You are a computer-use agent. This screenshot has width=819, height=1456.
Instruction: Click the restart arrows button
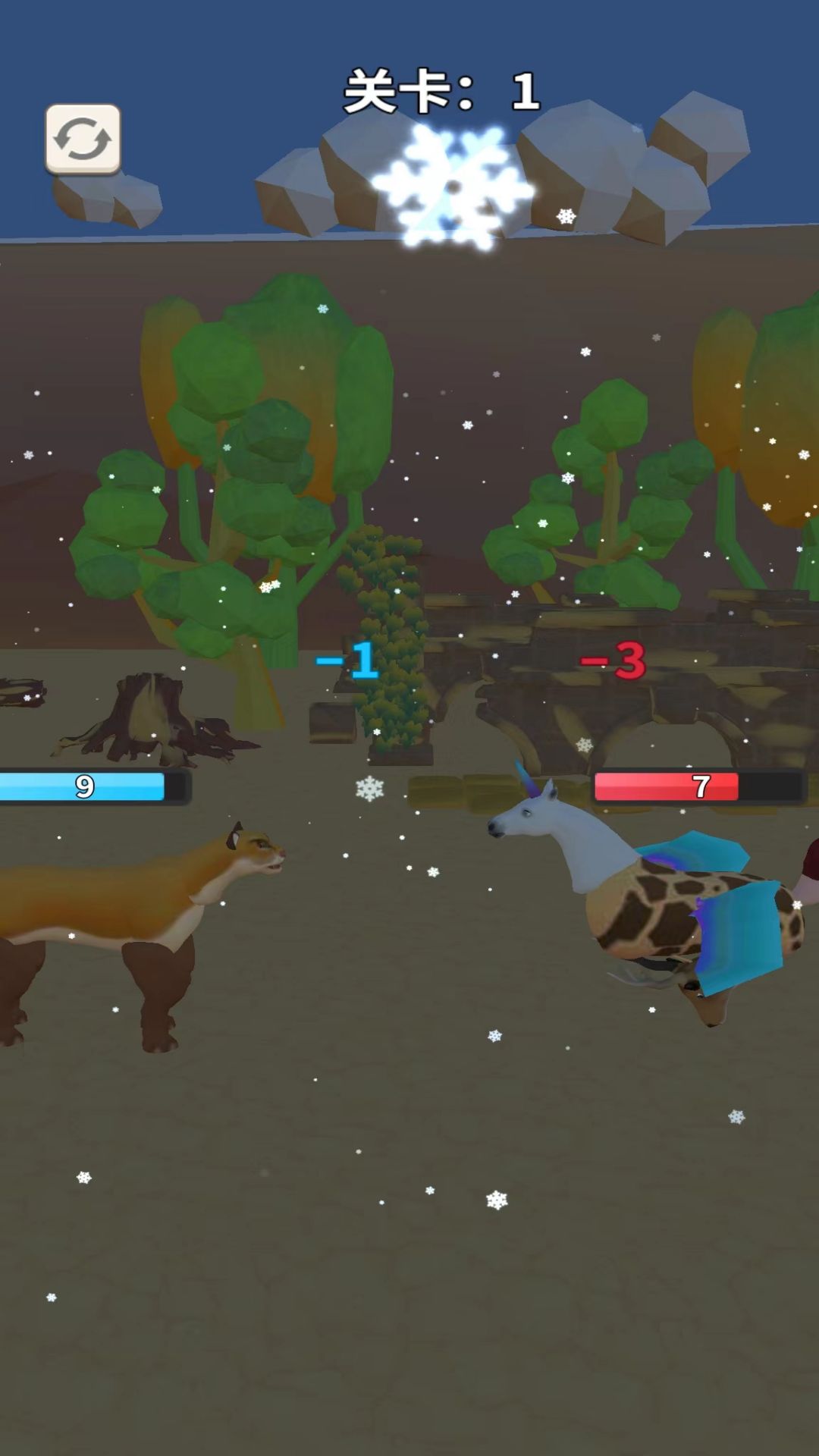(x=83, y=139)
